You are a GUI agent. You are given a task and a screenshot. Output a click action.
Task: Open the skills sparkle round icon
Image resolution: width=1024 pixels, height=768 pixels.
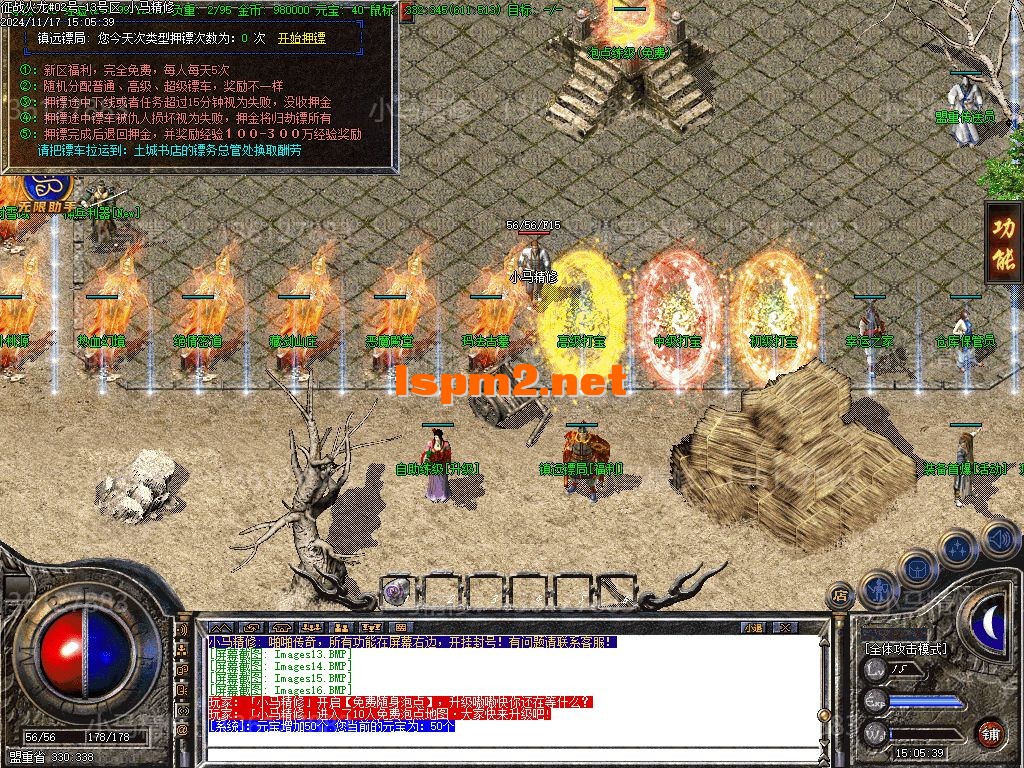(958, 548)
